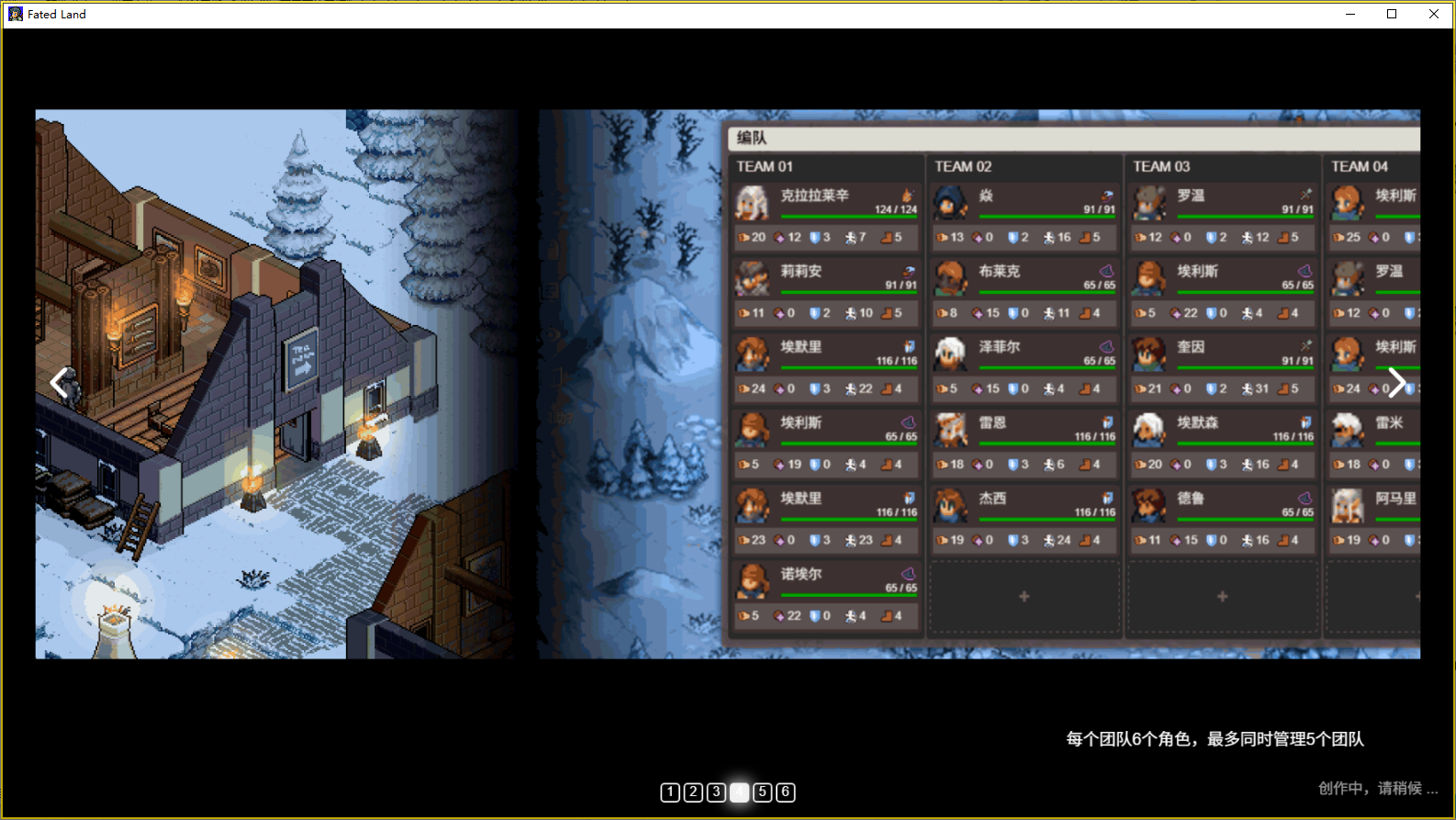This screenshot has height=820, width=1456.
Task: Switch to slide page 3
Action: [x=716, y=792]
